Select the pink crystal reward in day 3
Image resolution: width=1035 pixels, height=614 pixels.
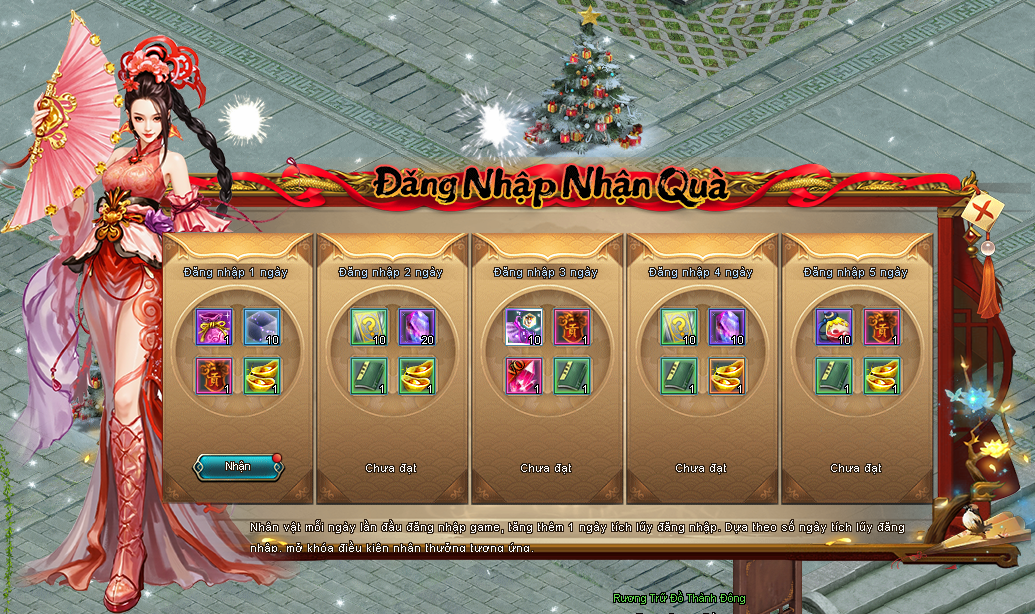coord(523,376)
